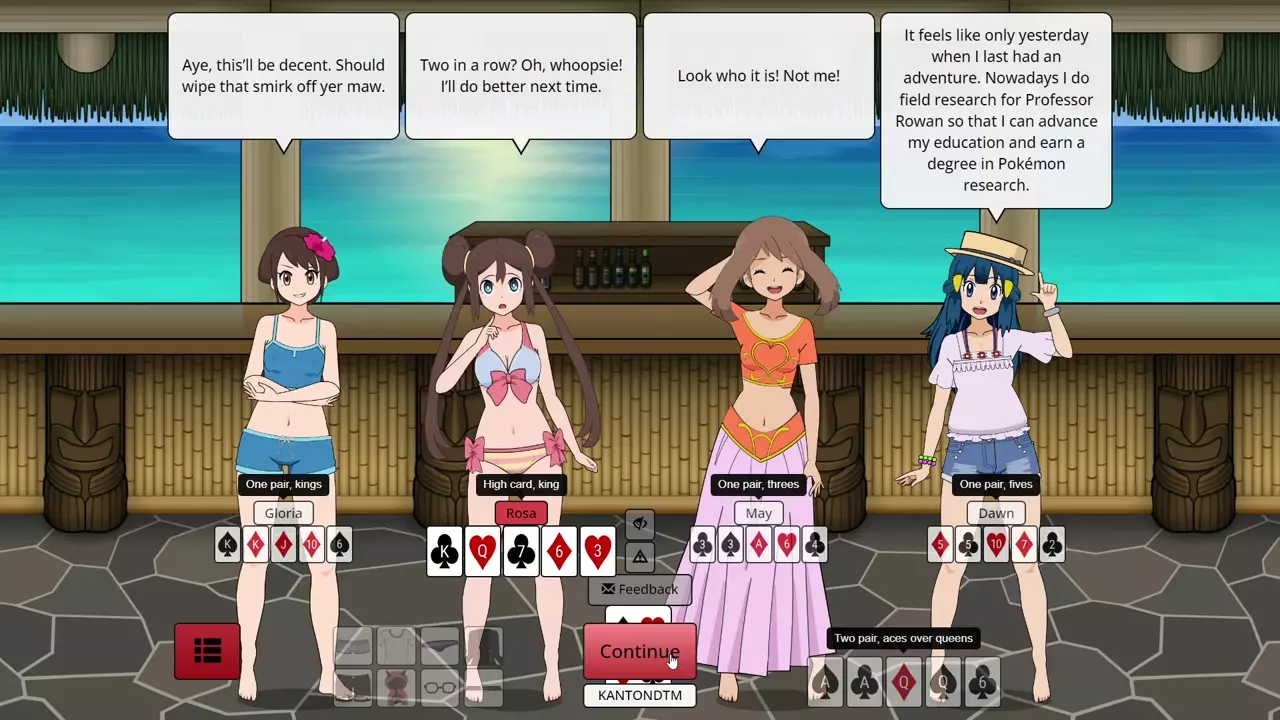Select Rosa's name label
Image resolution: width=1280 pixels, height=720 pixels.
pos(521,513)
